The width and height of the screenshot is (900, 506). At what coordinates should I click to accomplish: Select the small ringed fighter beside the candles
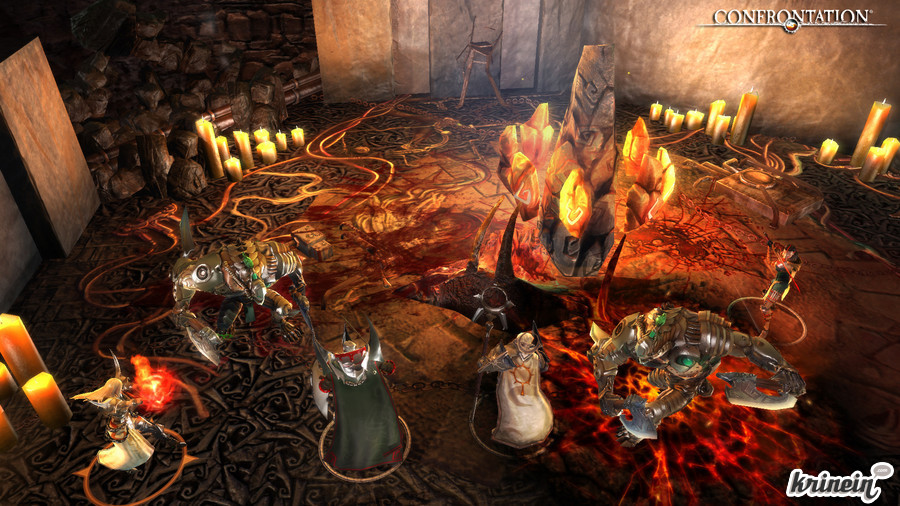pos(782,282)
